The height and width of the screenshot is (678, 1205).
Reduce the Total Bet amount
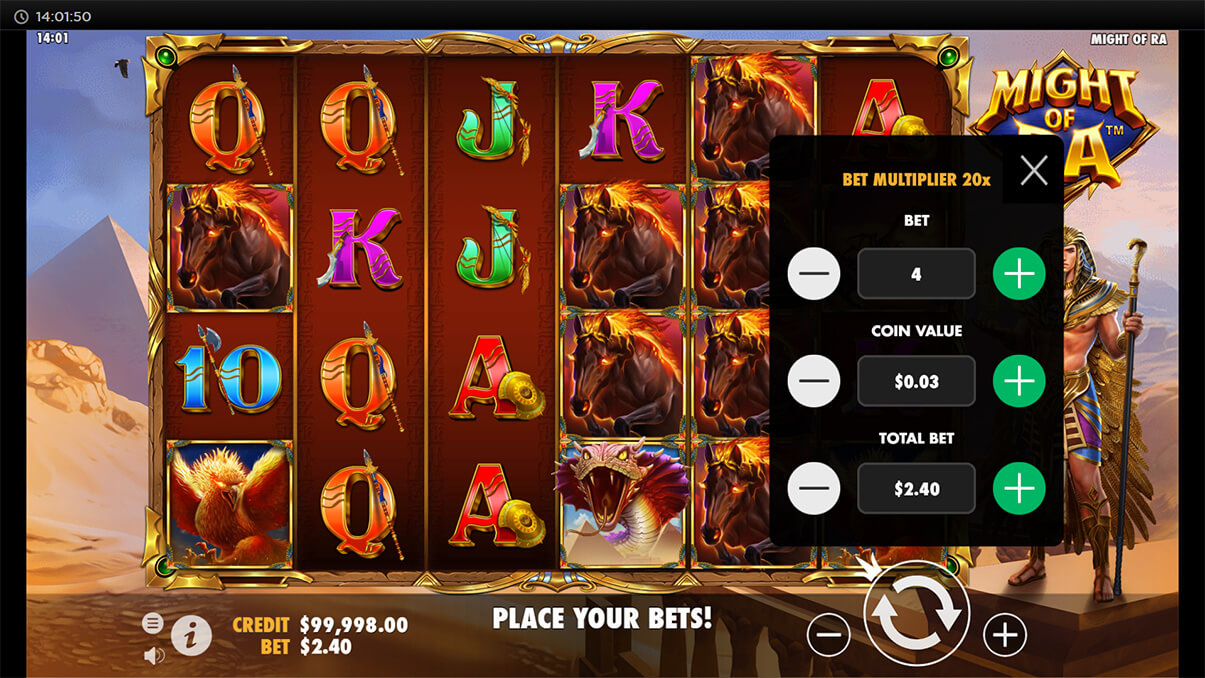pos(814,488)
